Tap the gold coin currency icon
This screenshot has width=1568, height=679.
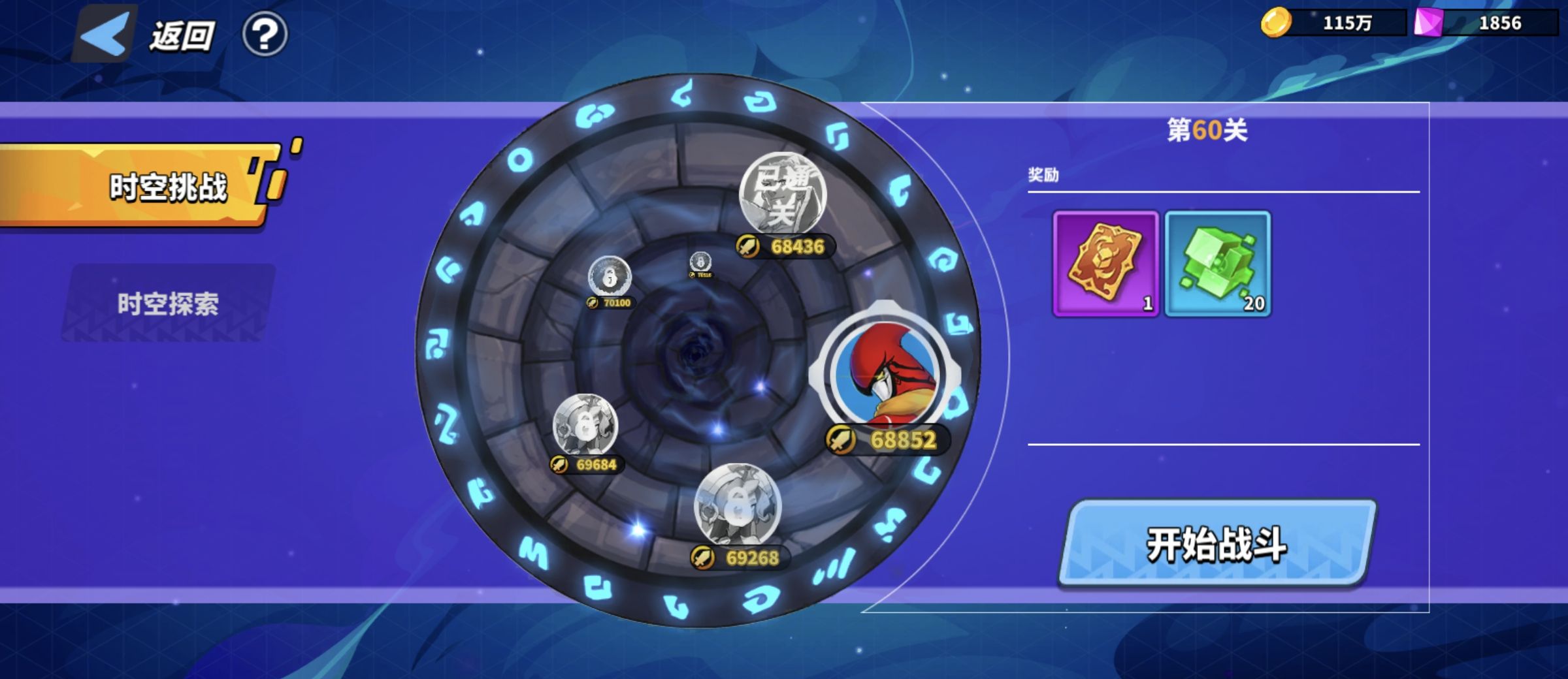point(1275,23)
